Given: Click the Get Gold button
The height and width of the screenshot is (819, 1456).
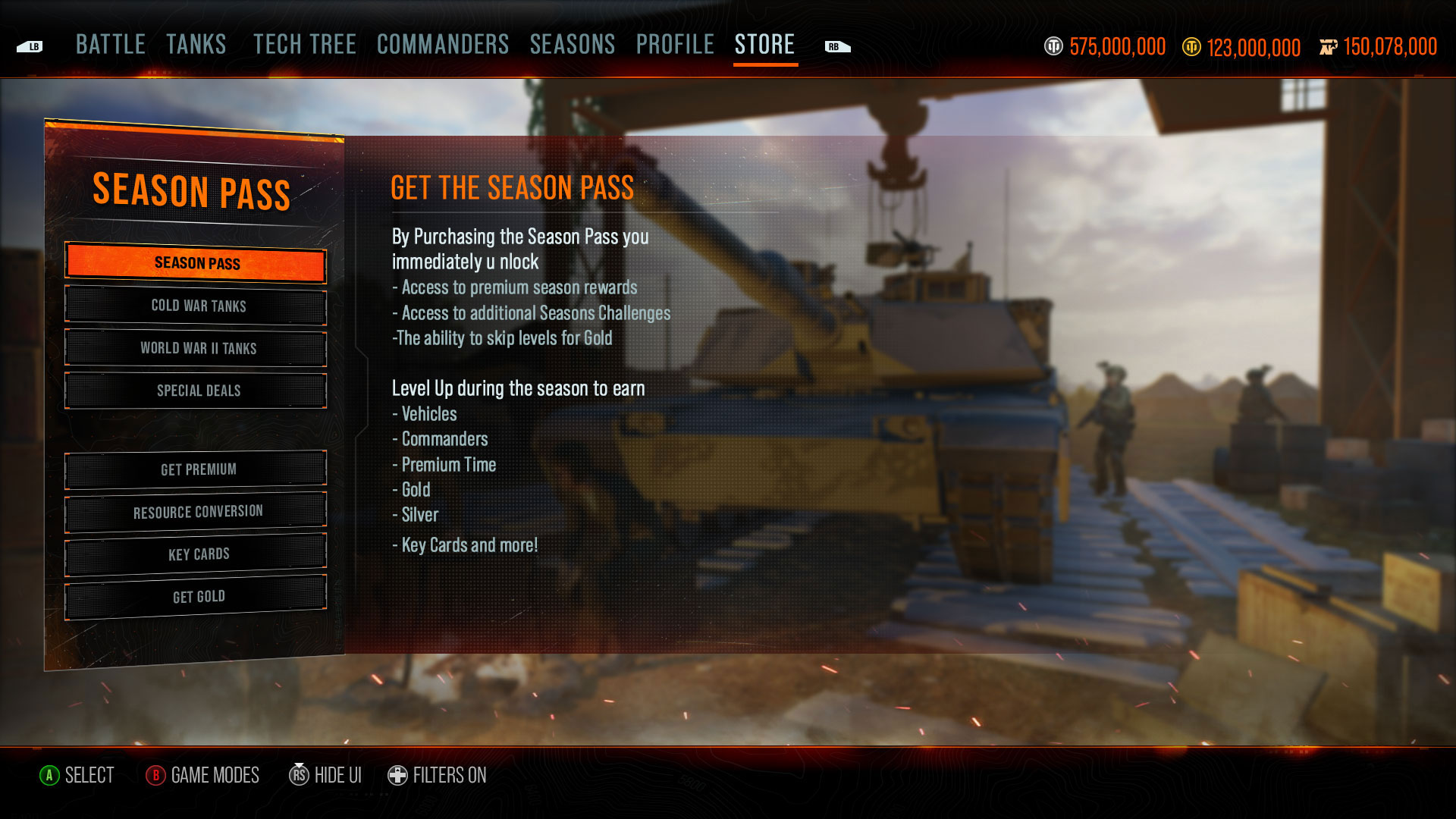Looking at the screenshot, I should point(196,597).
